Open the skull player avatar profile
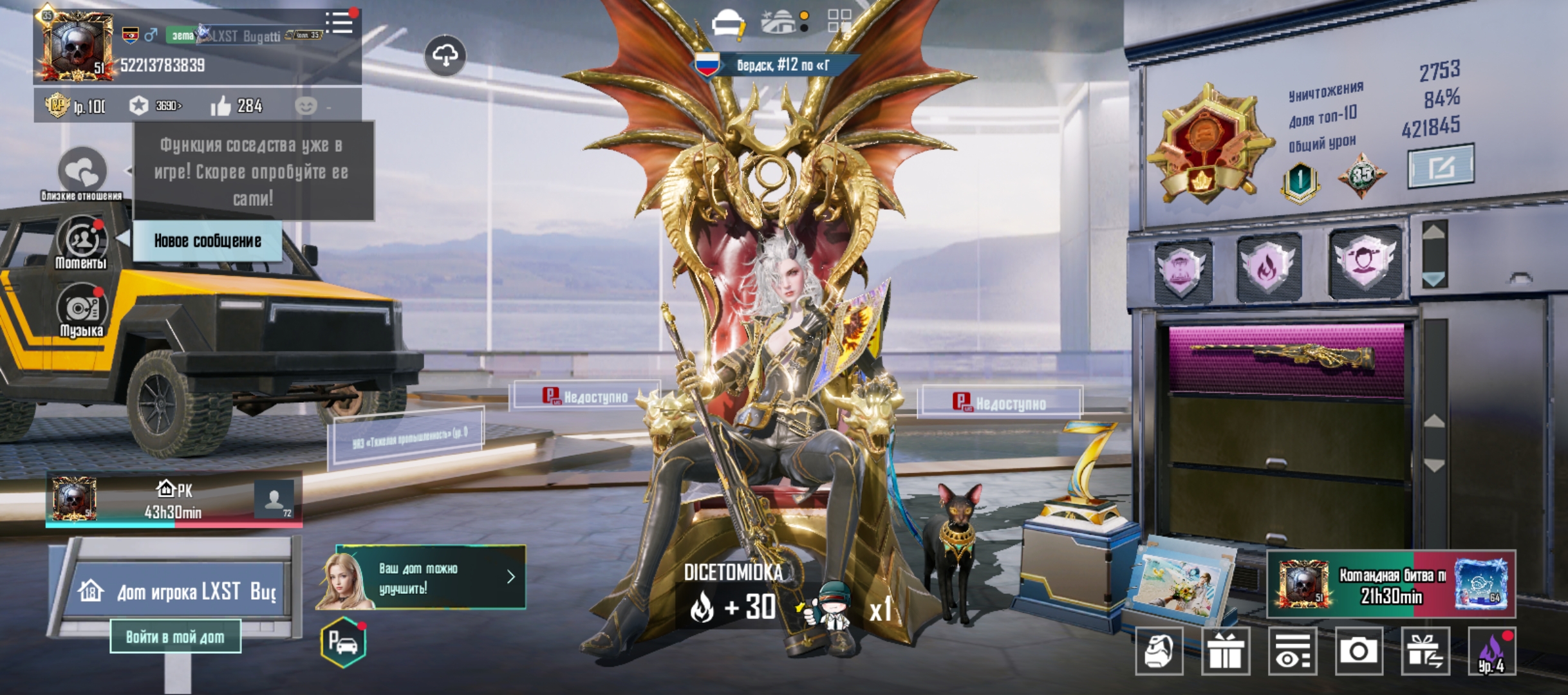 click(x=76, y=46)
